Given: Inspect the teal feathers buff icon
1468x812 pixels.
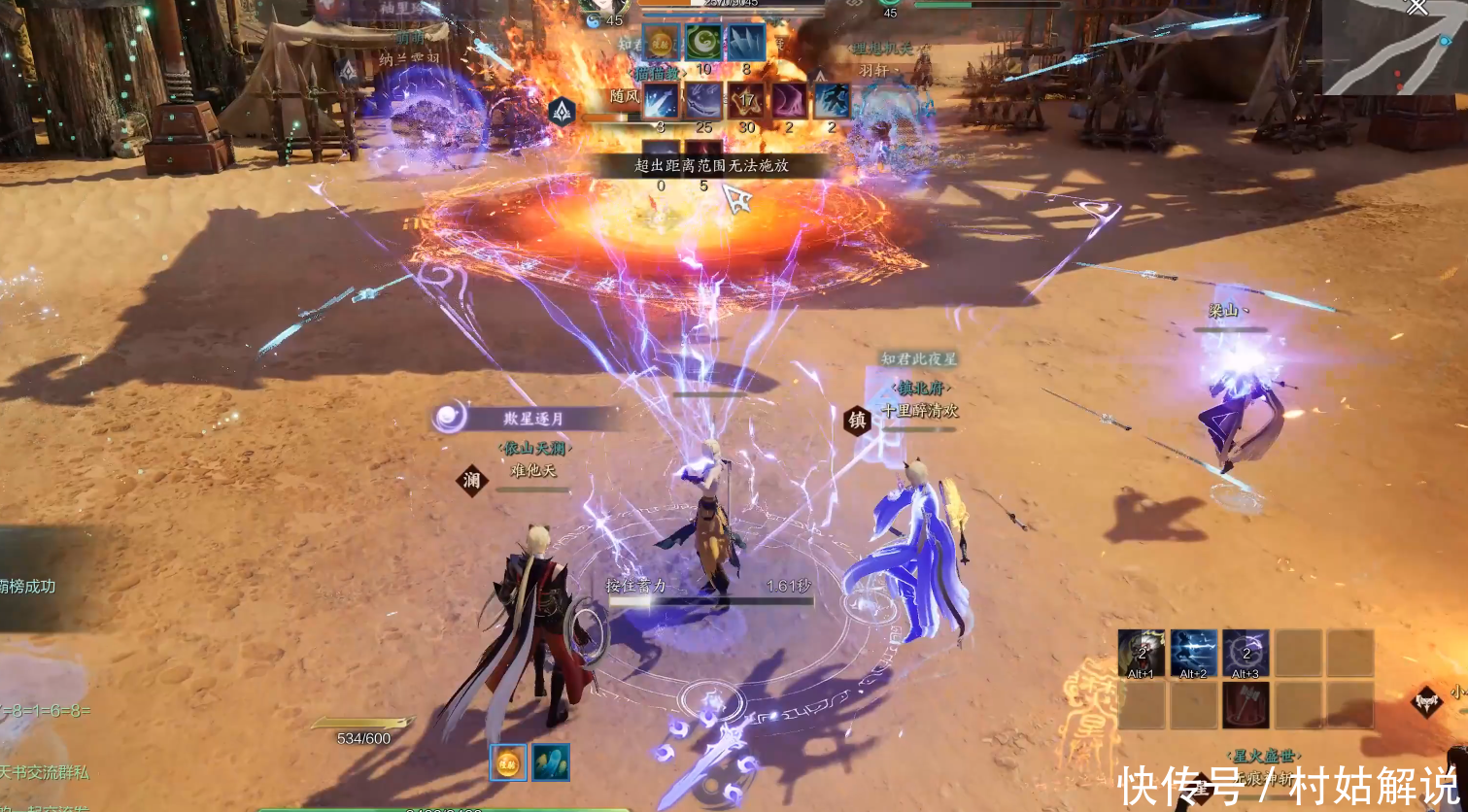Looking at the screenshot, I should point(550,762).
